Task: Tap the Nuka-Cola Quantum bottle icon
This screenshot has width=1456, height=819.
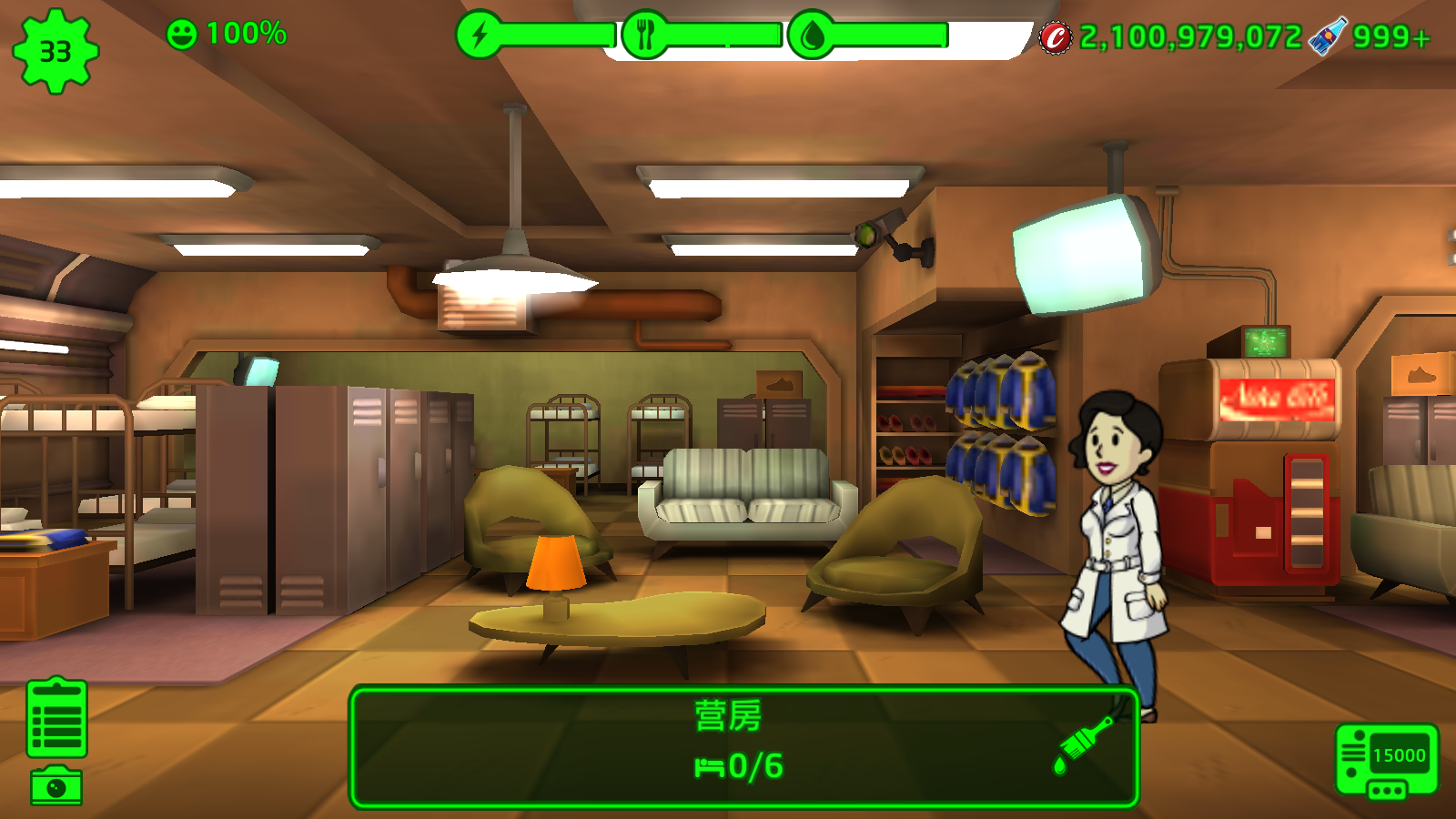Action: (1328, 36)
